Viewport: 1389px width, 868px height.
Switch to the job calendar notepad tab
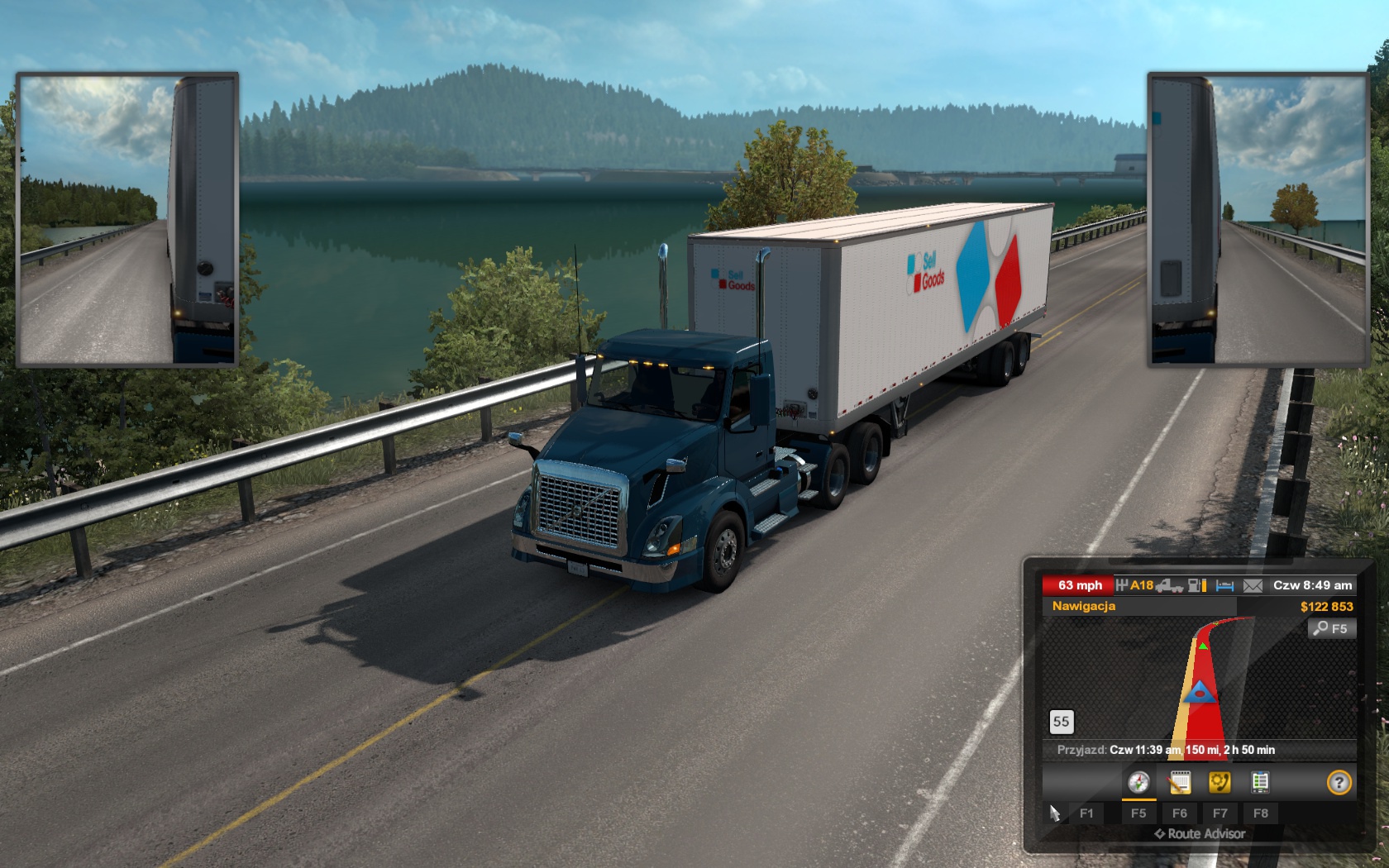click(1179, 782)
